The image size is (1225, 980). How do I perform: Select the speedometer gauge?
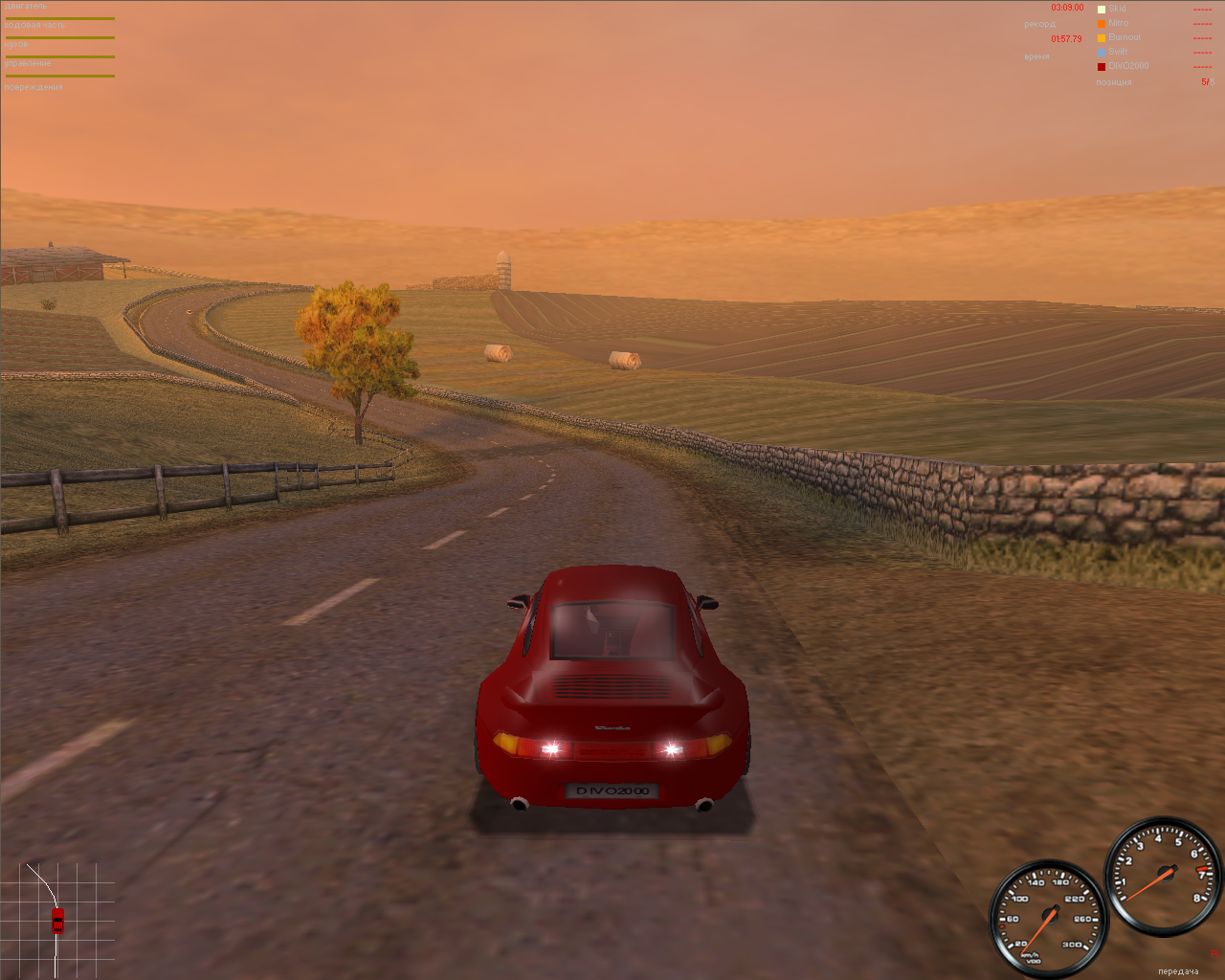pyautogui.click(x=1051, y=917)
